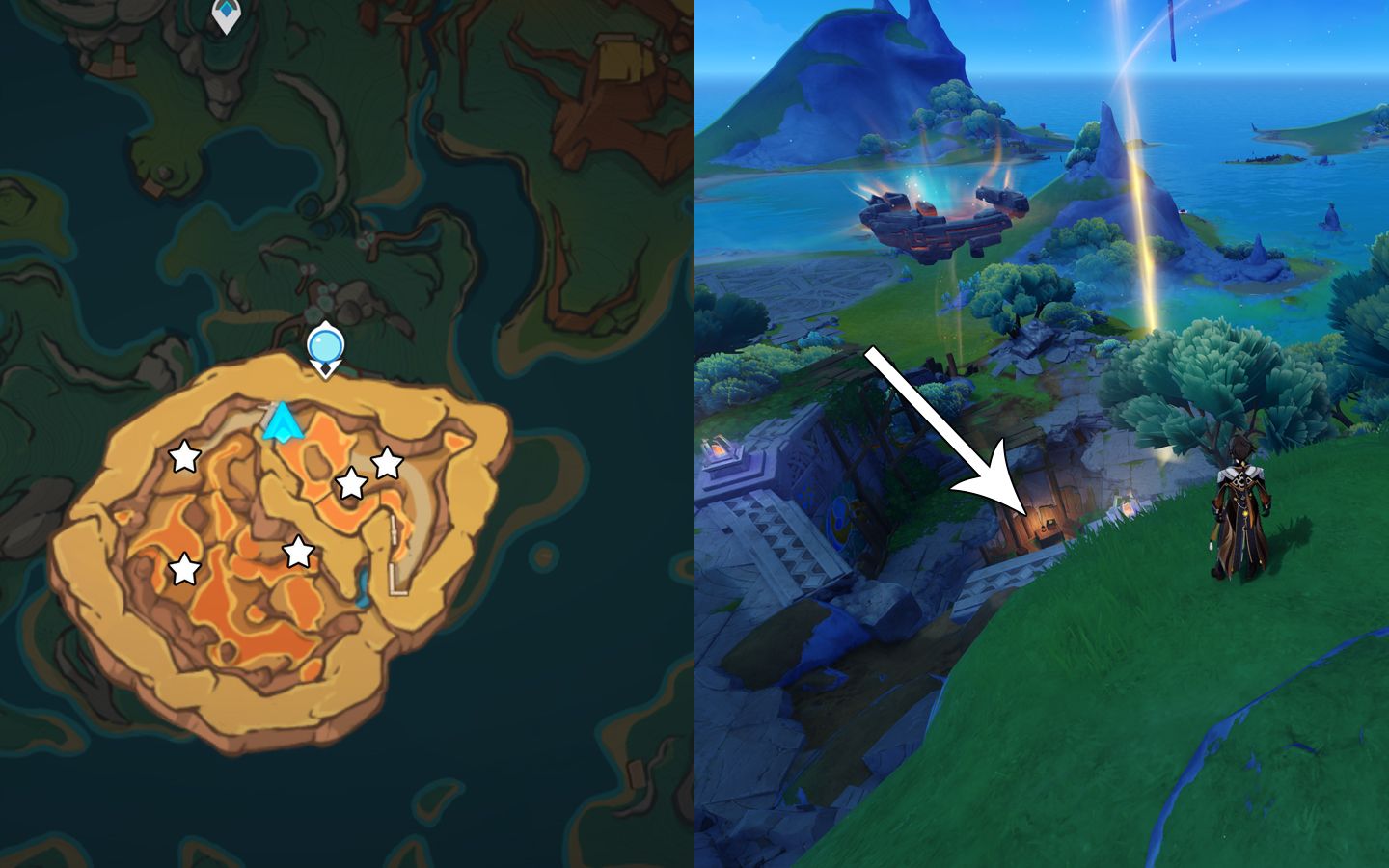Select the mural wall below the ruins
1389x868 pixels.
[x=841, y=519]
